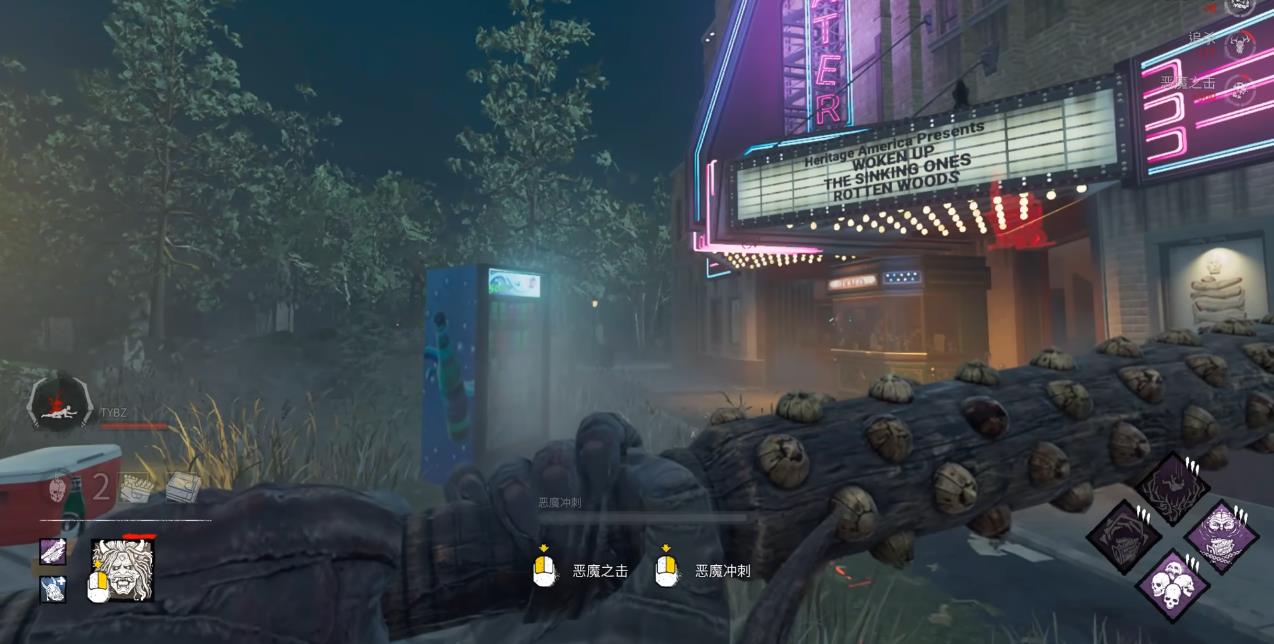Click the 恶魔之击 score event icon
The height and width of the screenshot is (644, 1274).
point(1241,89)
